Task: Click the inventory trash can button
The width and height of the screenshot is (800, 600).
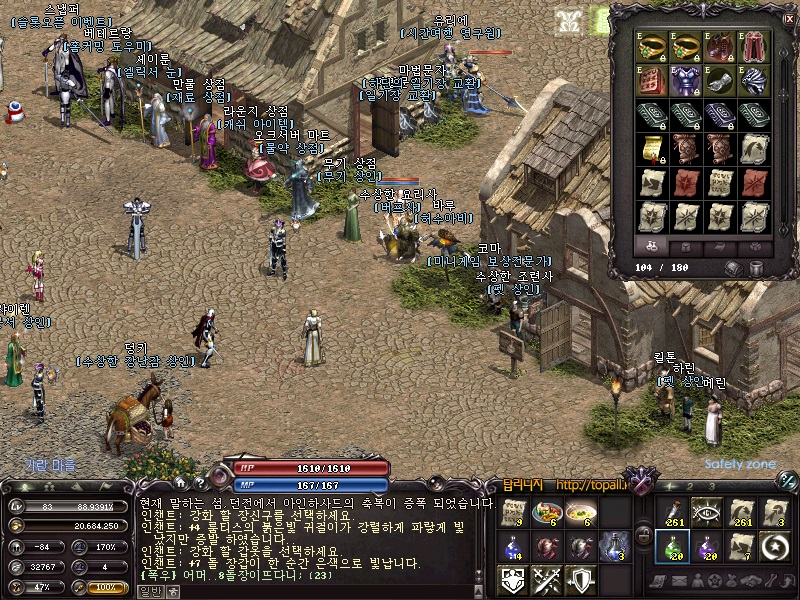Action: (755, 268)
